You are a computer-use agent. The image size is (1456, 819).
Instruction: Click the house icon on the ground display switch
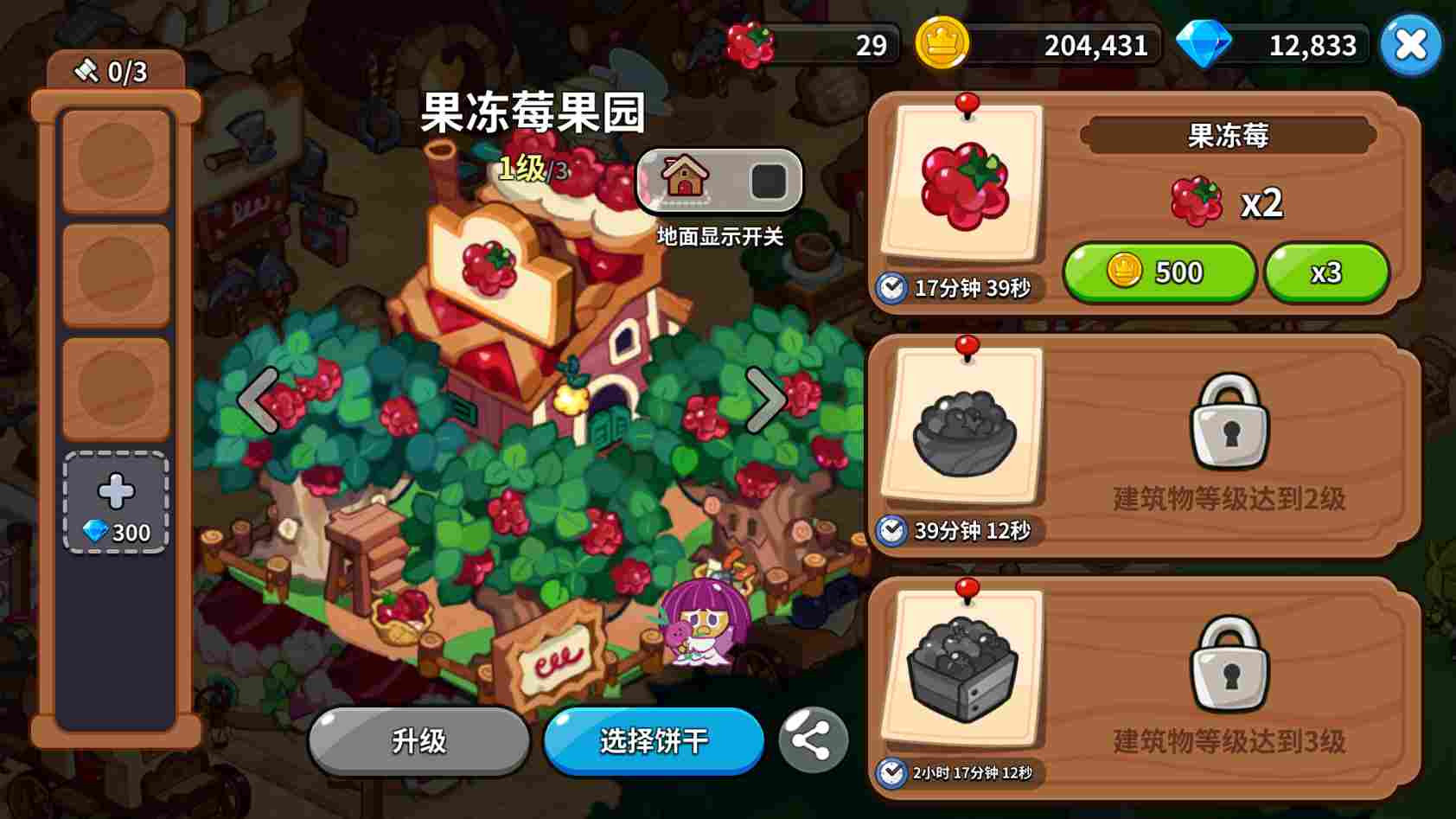click(683, 182)
